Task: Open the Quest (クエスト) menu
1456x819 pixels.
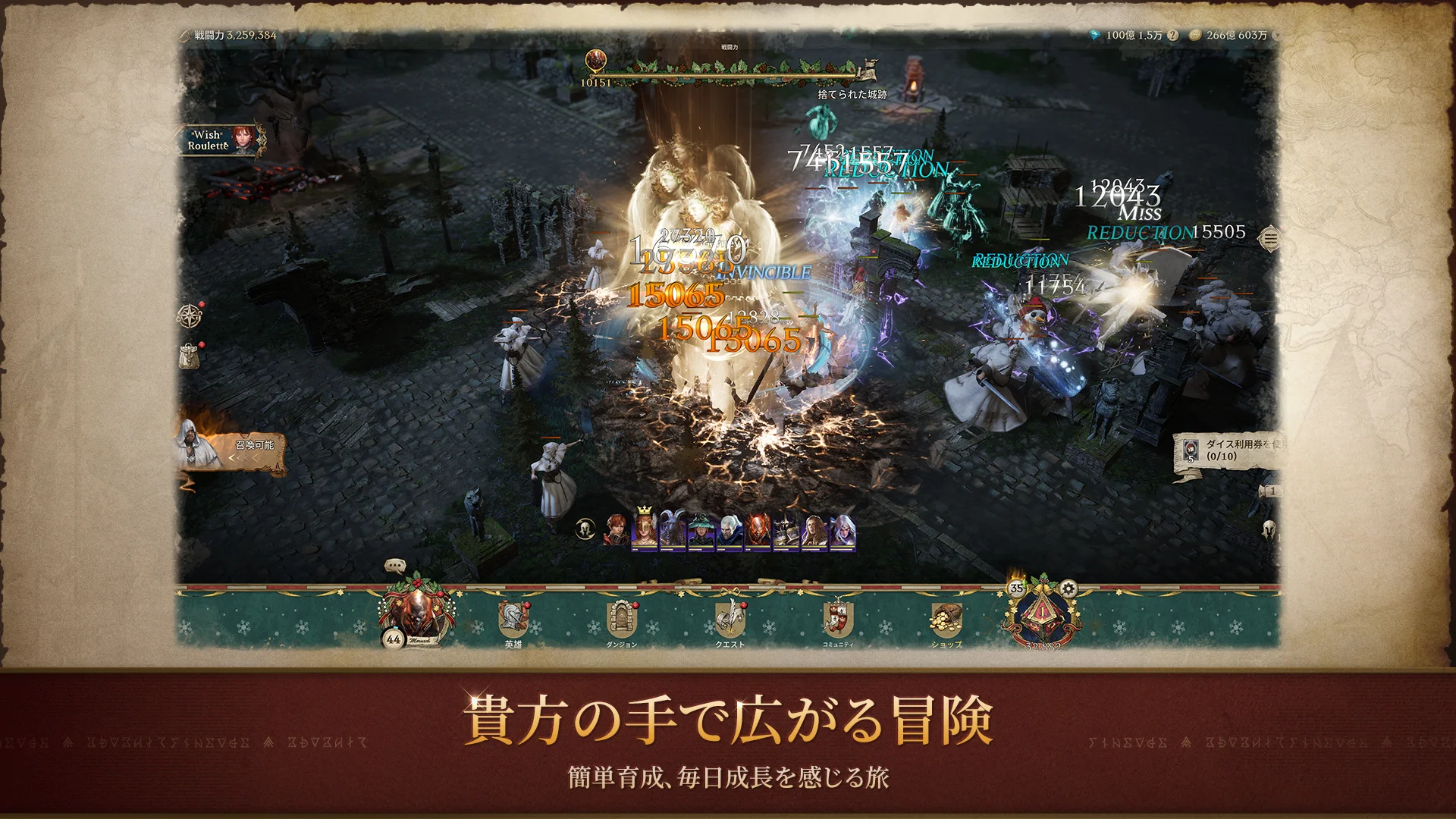Action: tap(730, 620)
